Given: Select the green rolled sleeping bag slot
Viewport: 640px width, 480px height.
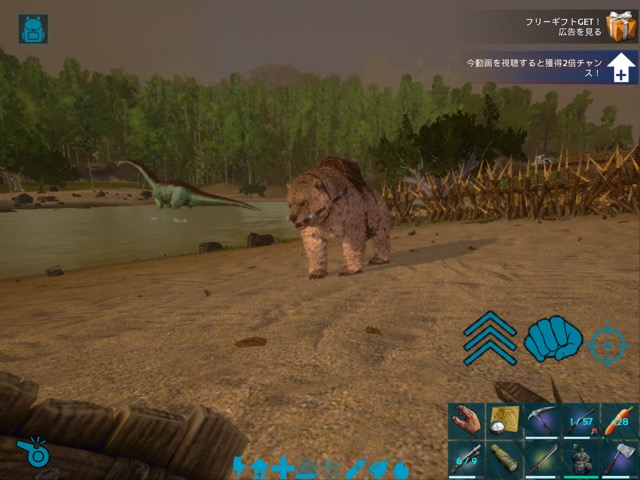Looking at the screenshot, I should [x=504, y=459].
